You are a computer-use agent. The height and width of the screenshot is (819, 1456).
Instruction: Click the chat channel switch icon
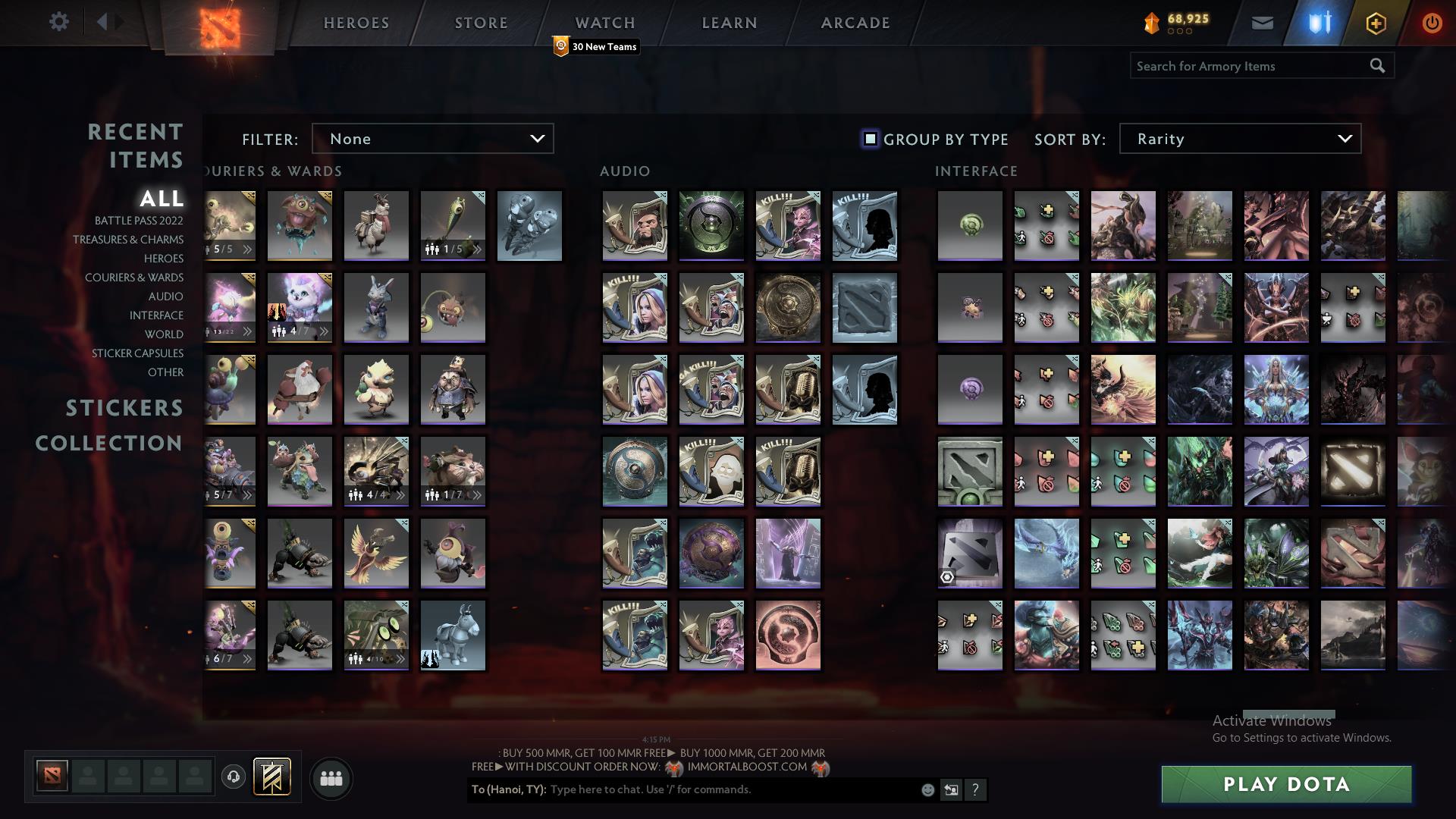(x=950, y=789)
